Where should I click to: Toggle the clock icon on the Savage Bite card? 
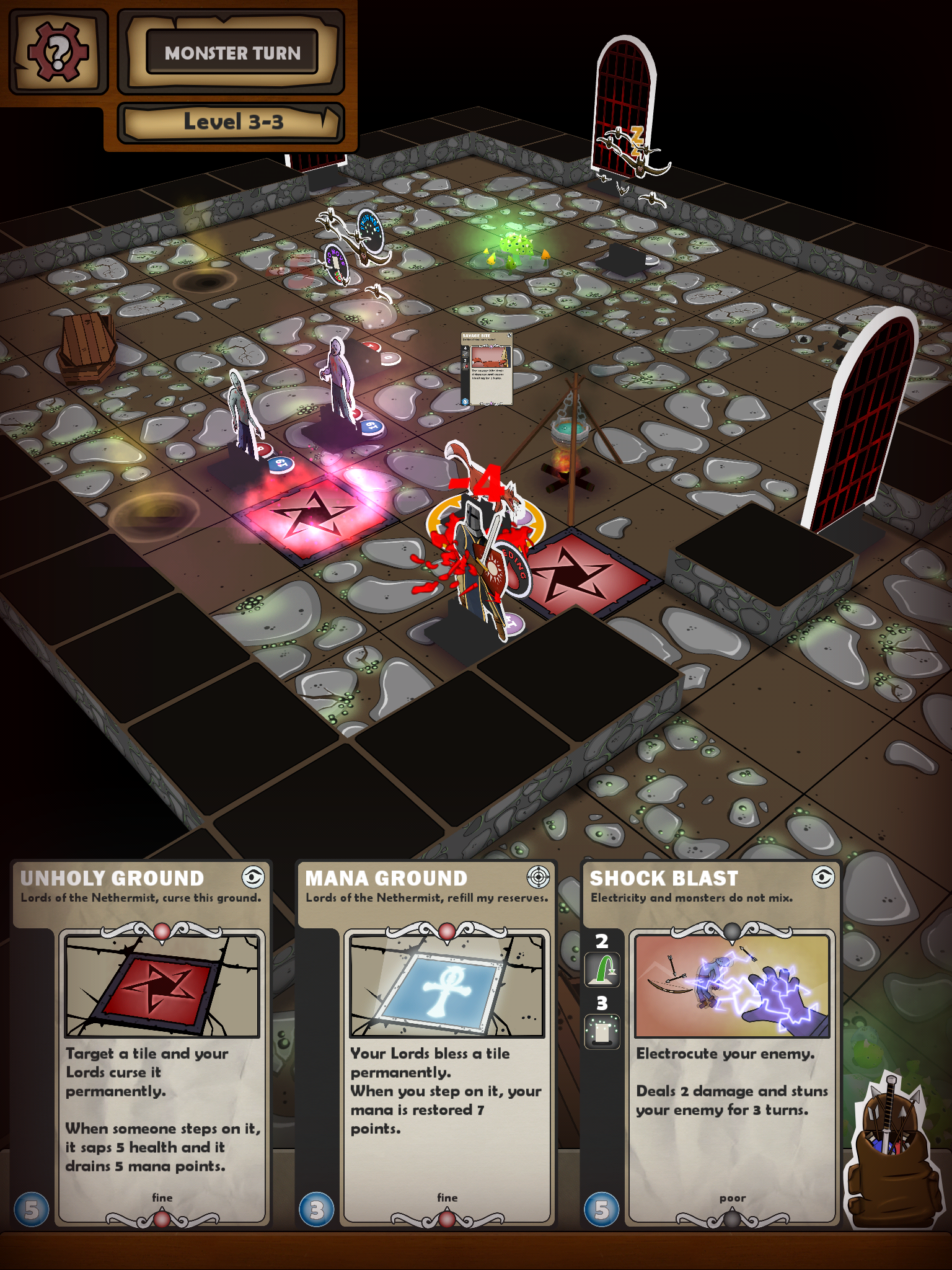pos(509,335)
